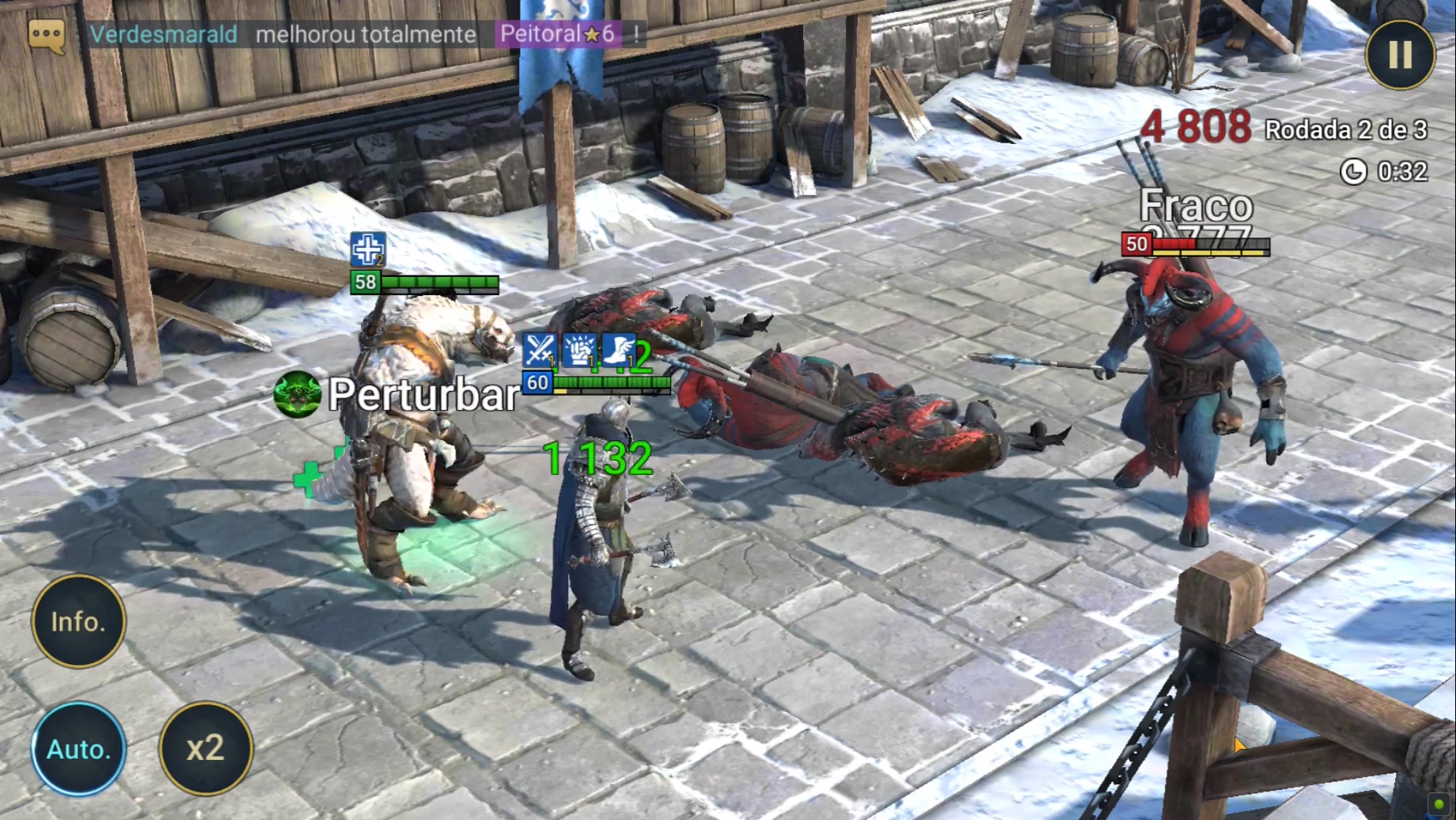Click the Verdesmarald chat notification
The height and width of the screenshot is (820, 1456).
(x=164, y=35)
